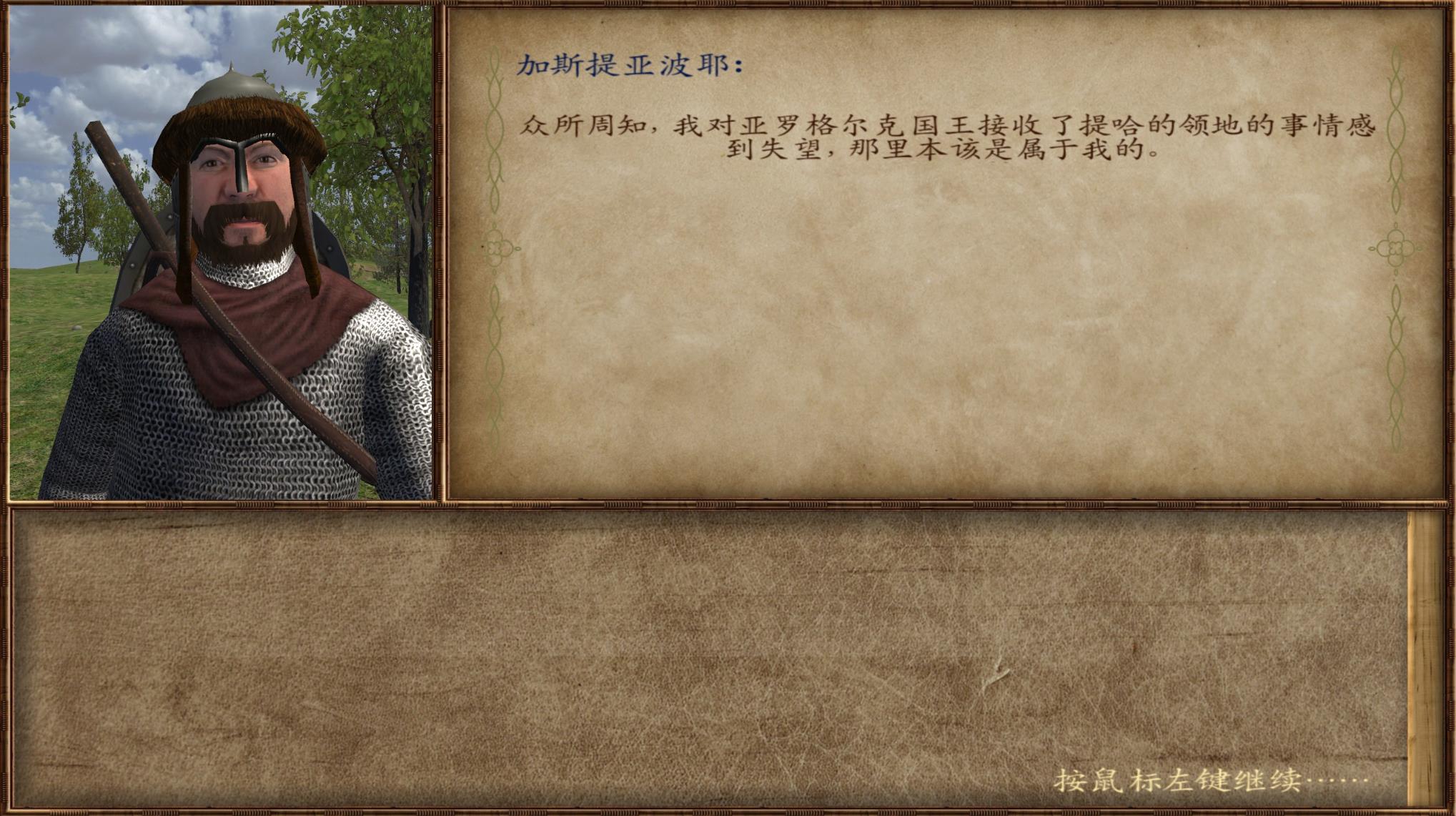This screenshot has width=1456, height=816.
Task: Click the small clover ornament on left border
Action: [495, 248]
